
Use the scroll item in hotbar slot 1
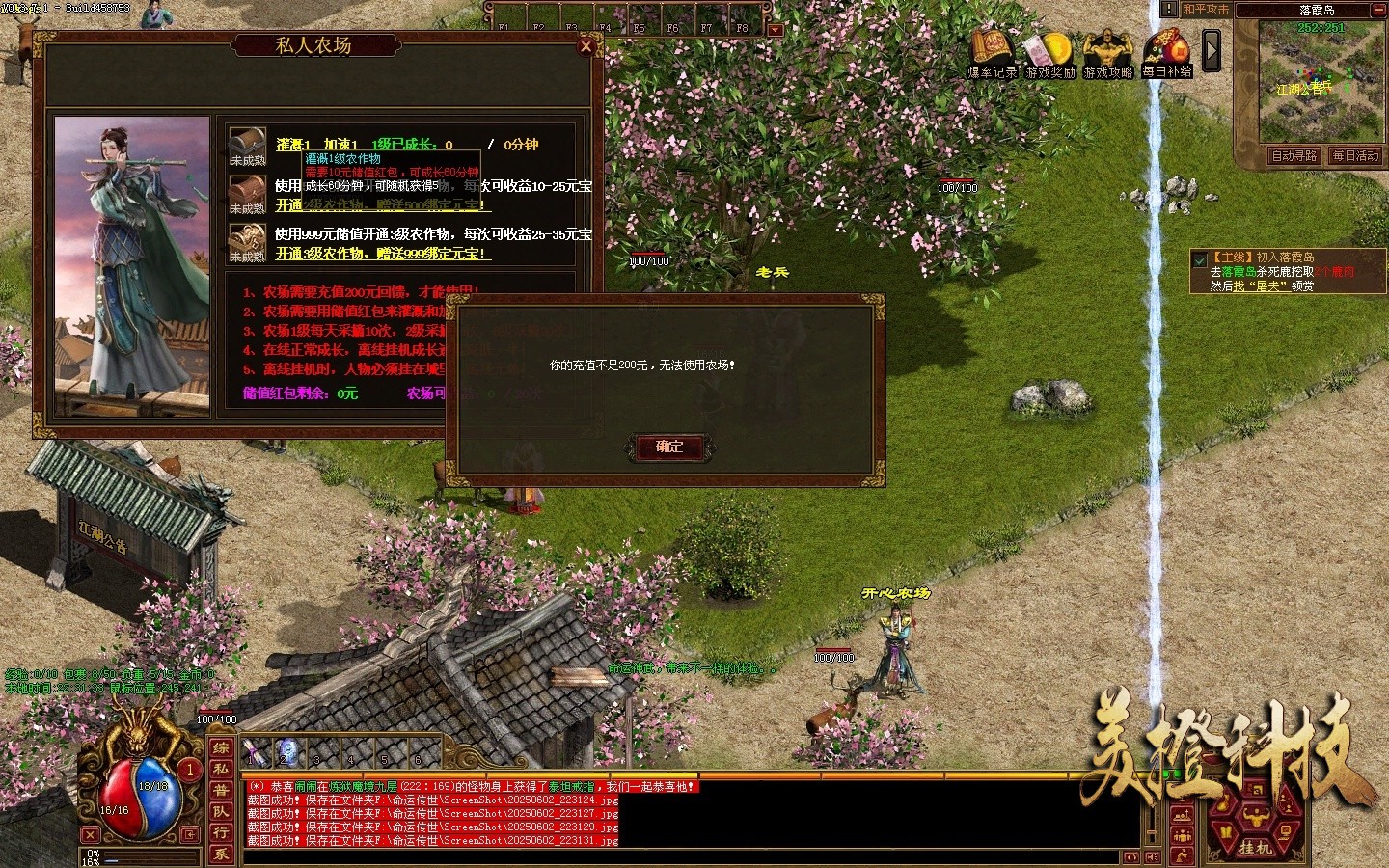tap(255, 751)
